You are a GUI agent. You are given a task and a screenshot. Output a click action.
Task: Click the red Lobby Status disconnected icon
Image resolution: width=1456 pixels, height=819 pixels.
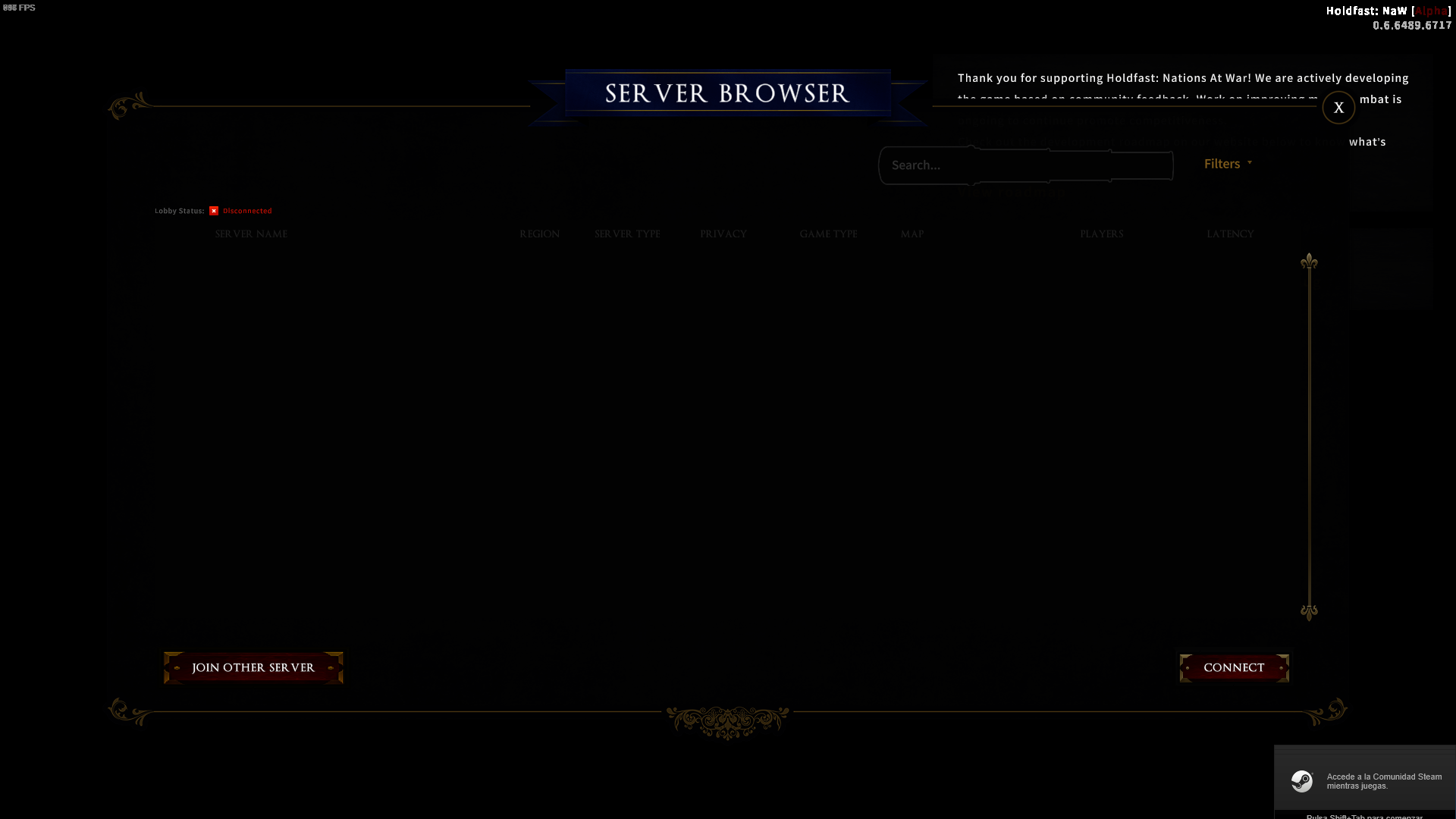pyautogui.click(x=214, y=210)
